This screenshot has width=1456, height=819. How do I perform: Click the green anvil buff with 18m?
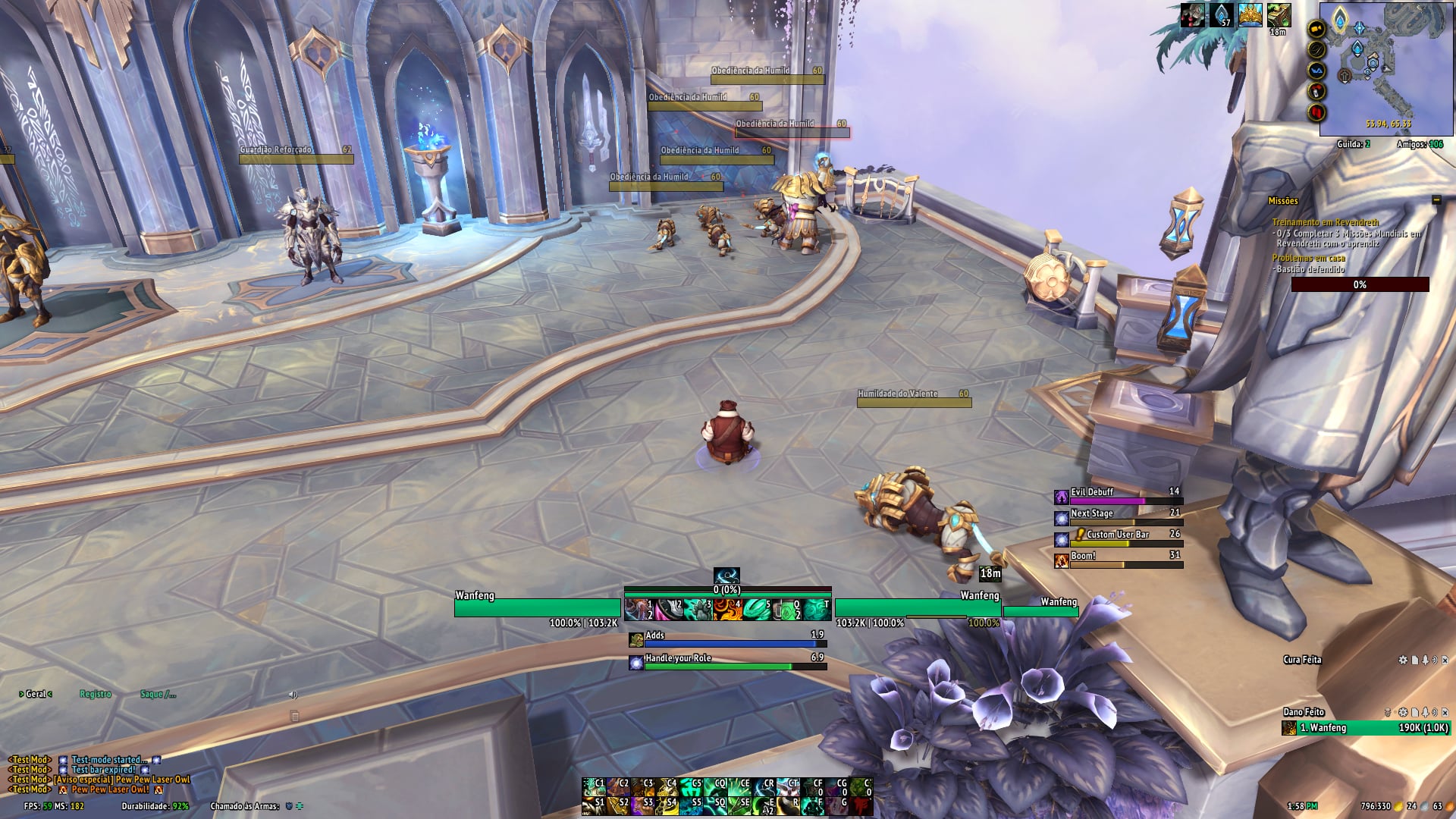(x=1279, y=15)
